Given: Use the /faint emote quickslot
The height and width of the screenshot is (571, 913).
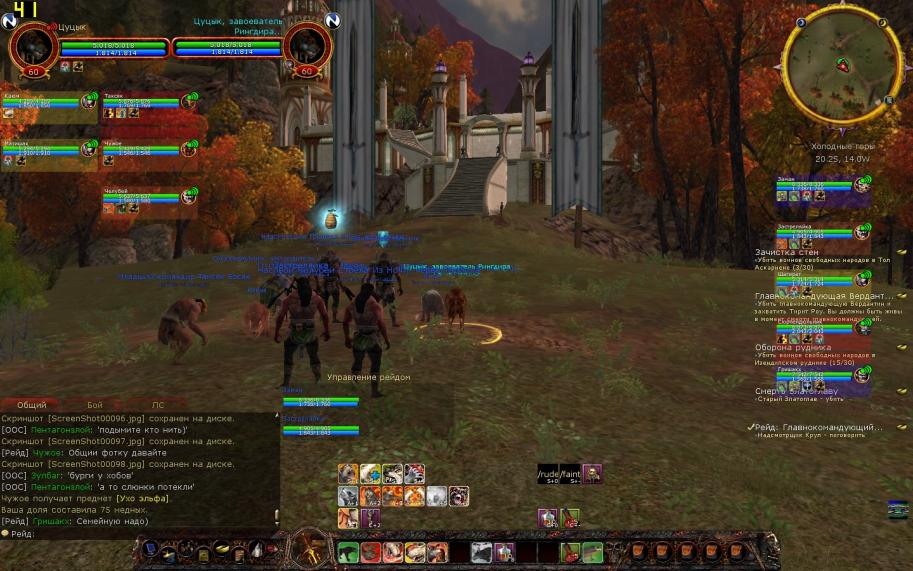Looking at the screenshot, I should [x=570, y=474].
